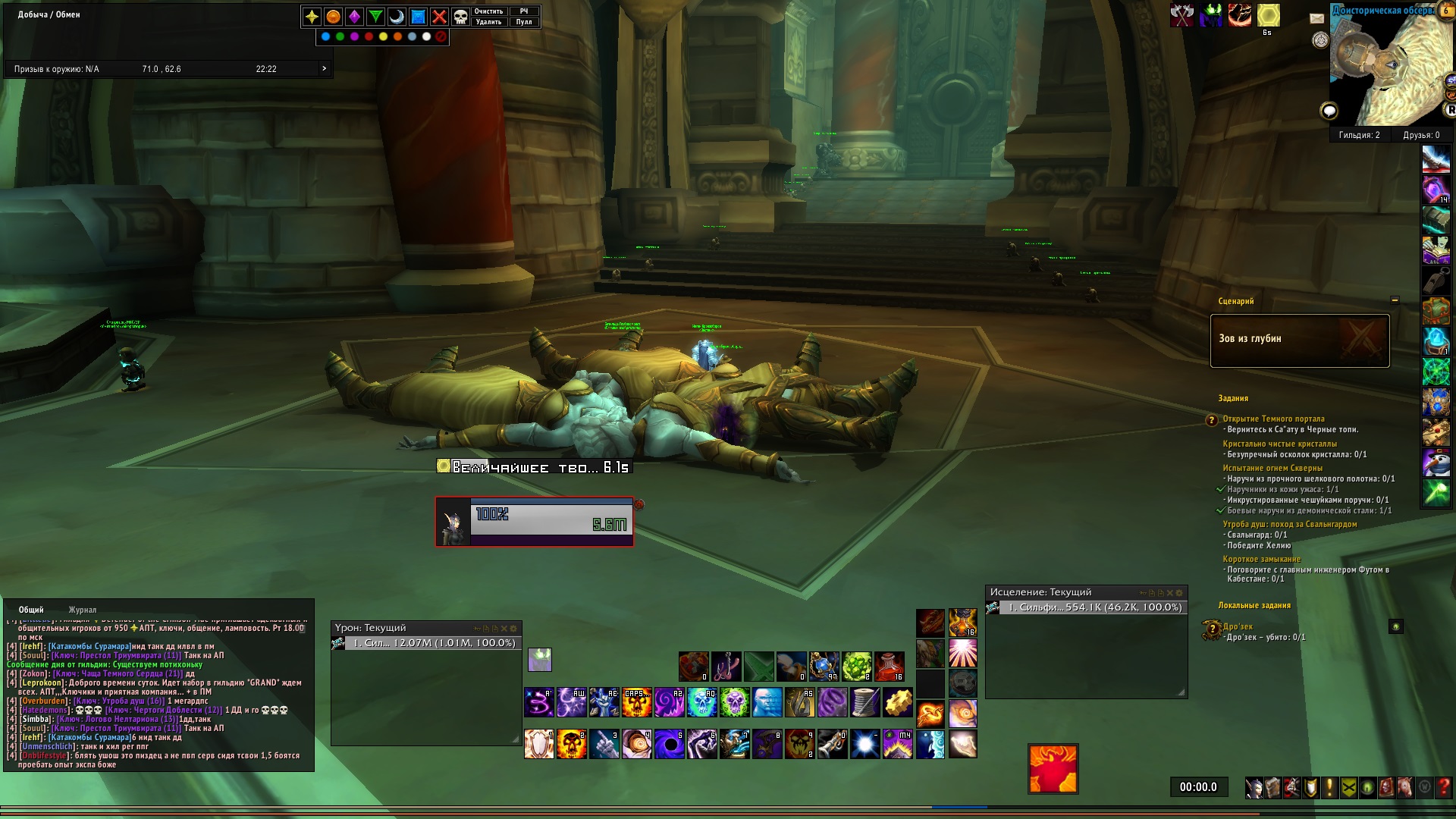Use the red potion with 16 charges
Viewport: 1456px width, 819px height.
[890, 667]
